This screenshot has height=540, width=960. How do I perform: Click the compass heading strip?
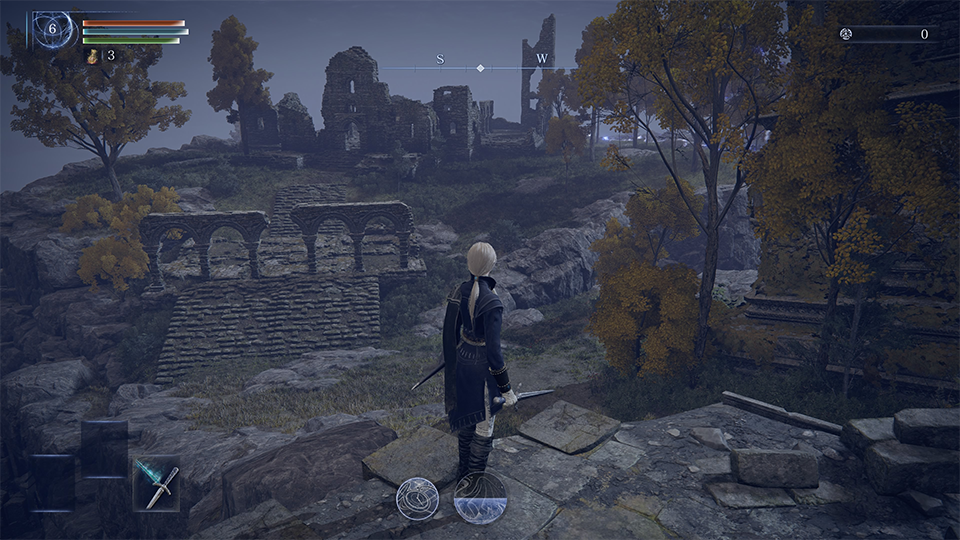click(480, 66)
